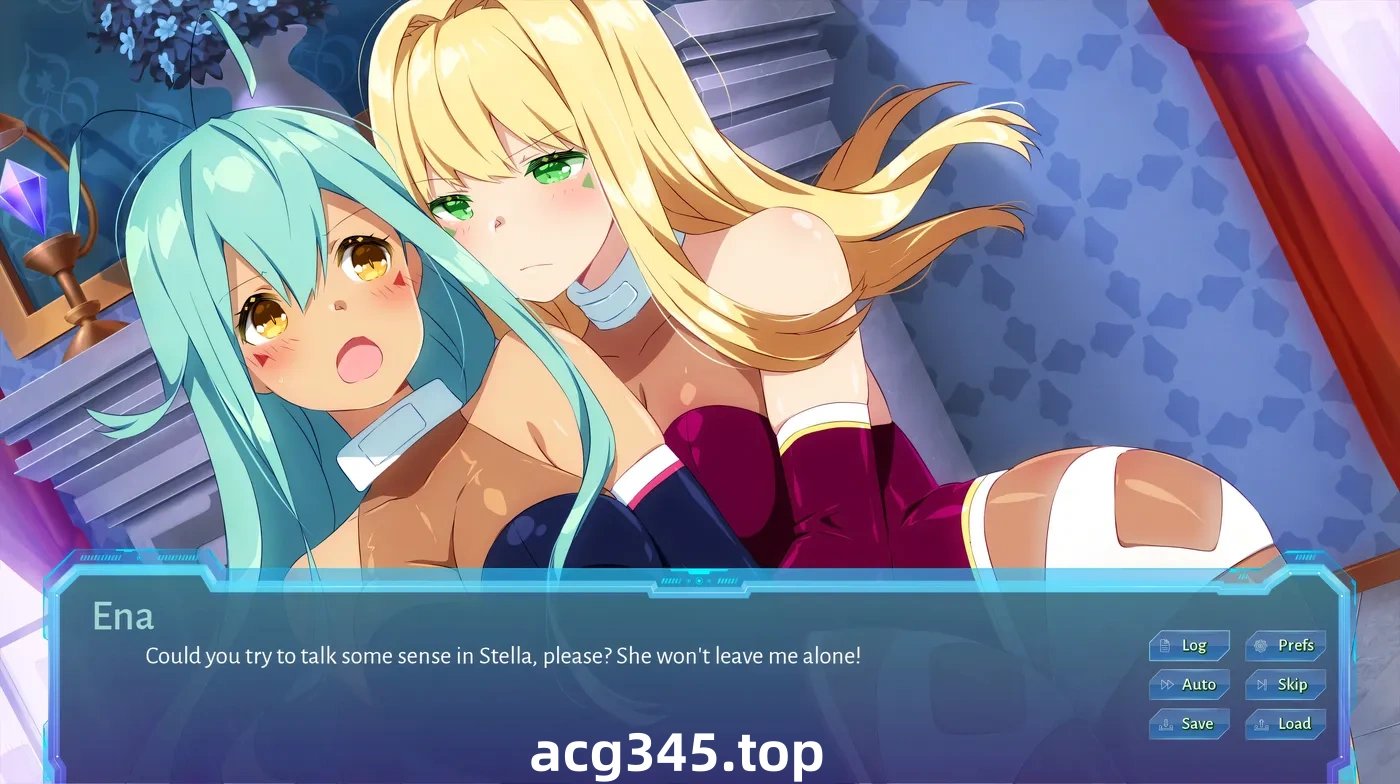Enable Auto-play text mode
Viewport: 1400px width, 784px height.
[1190, 684]
